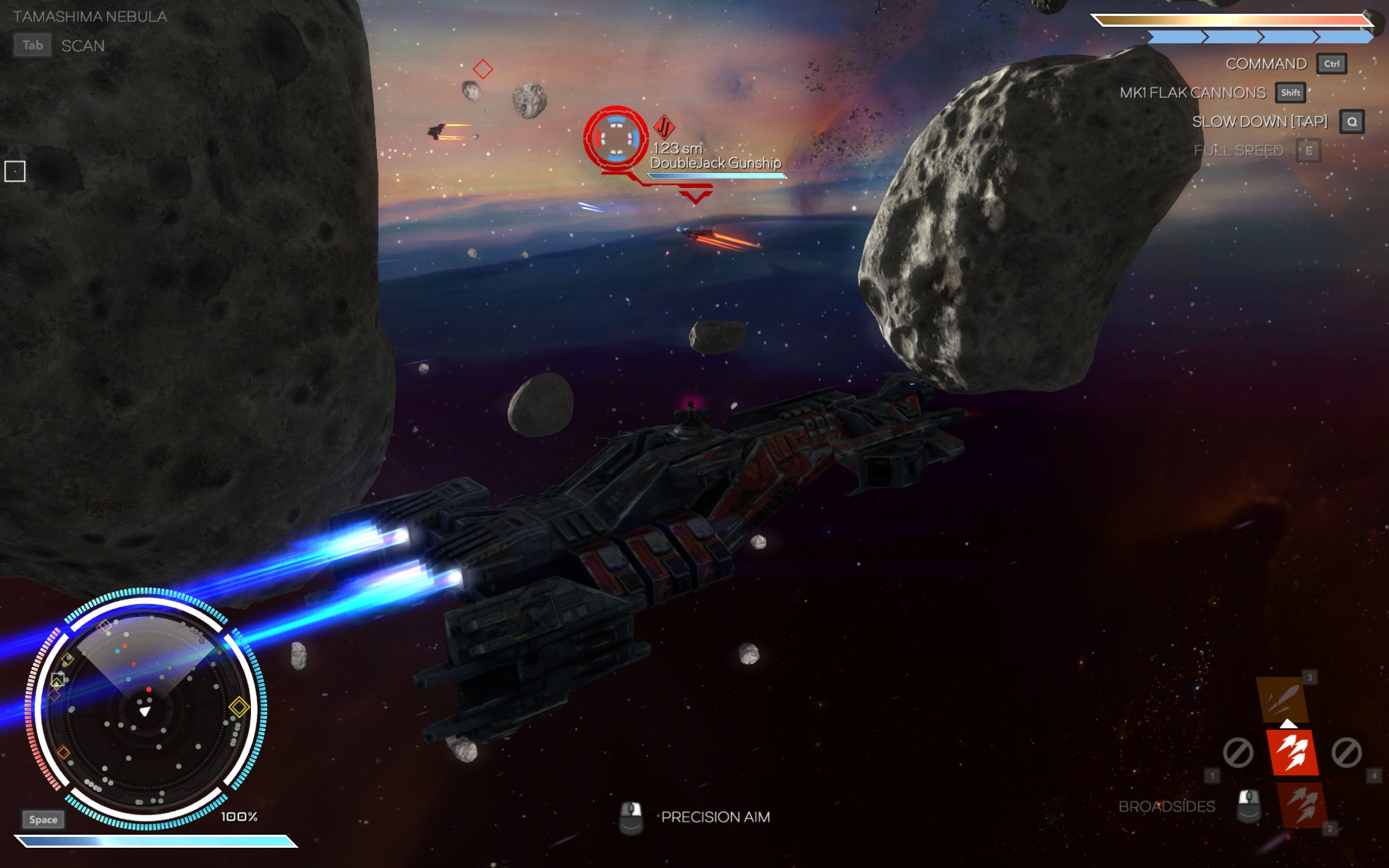Activate the MK1 Flak Cannons option
The image size is (1389, 868).
pos(1193,93)
